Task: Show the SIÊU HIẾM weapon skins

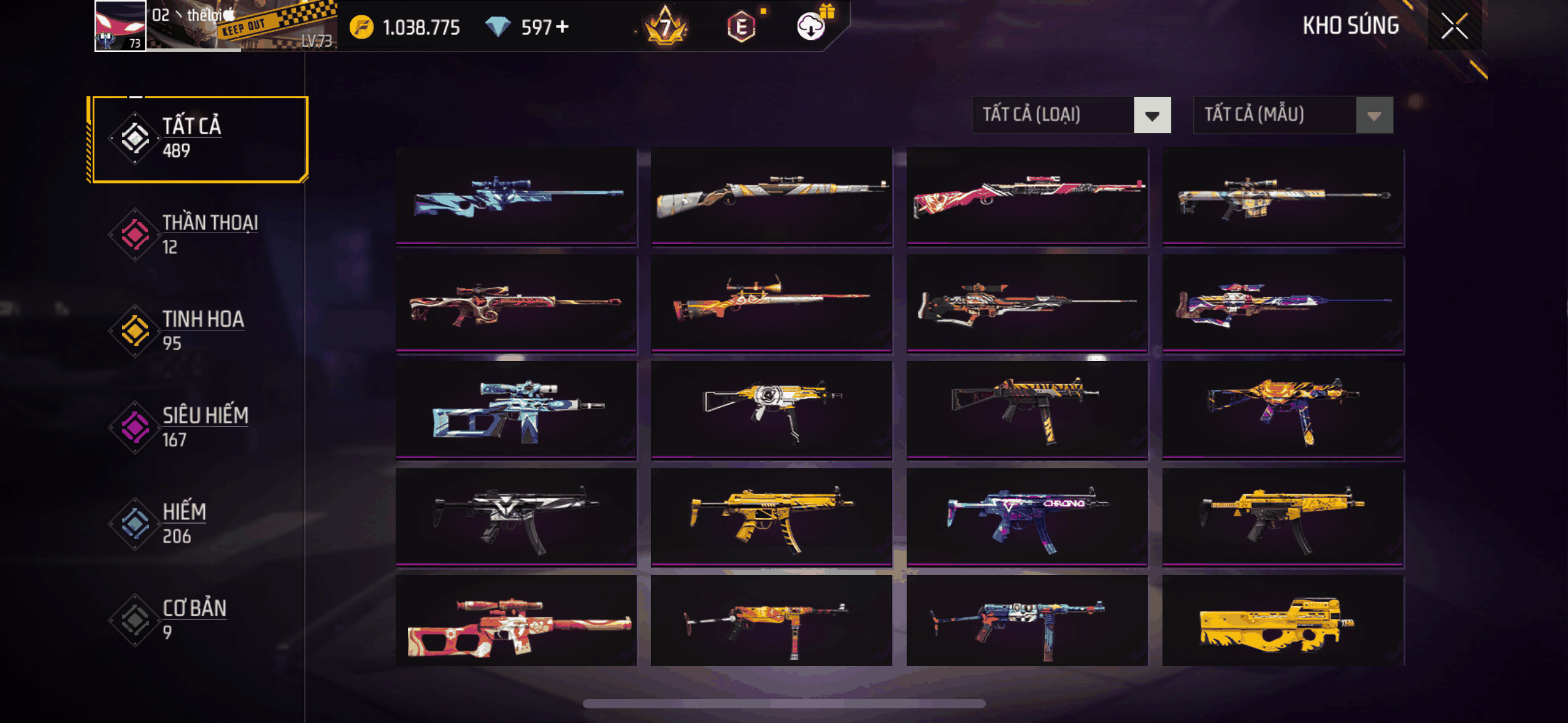Action: [196, 427]
